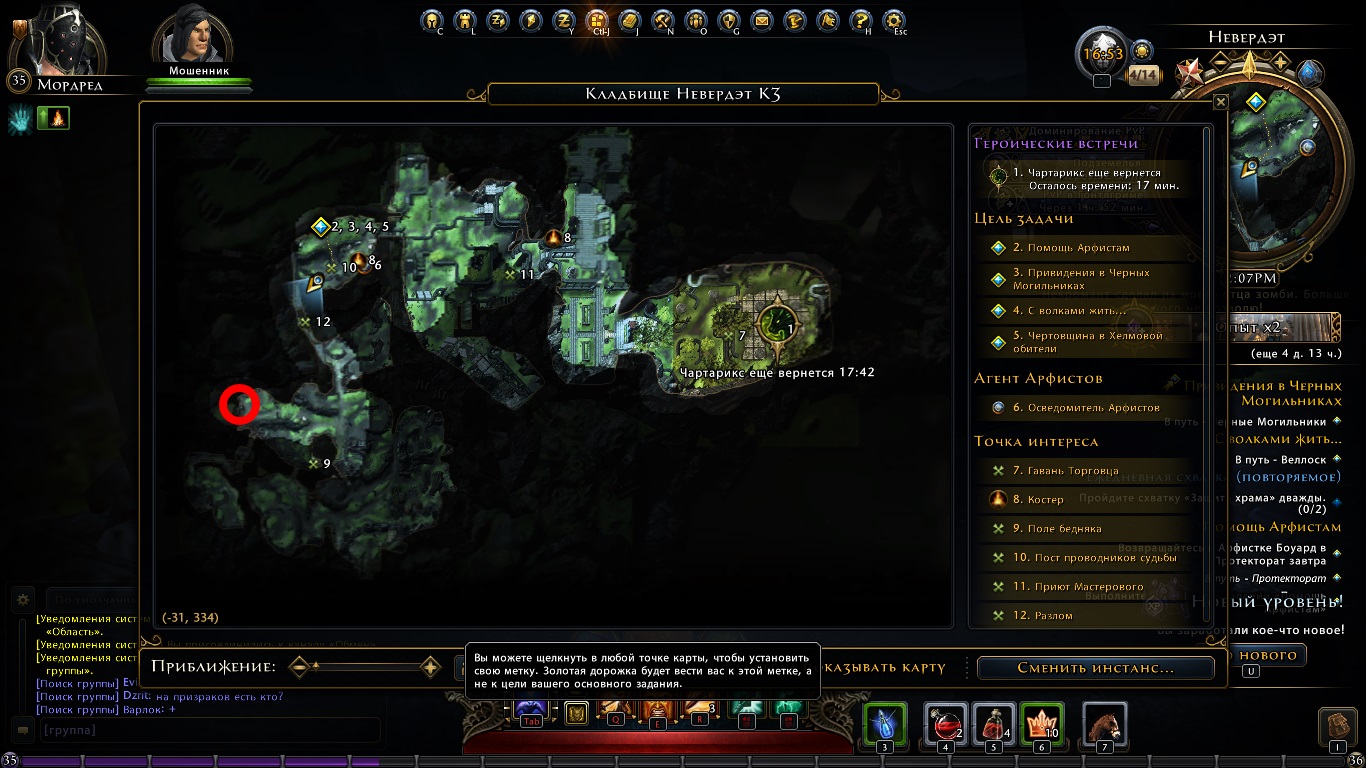Summon the horse mount from slot 7
Viewport: 1366px width, 768px height.
pos(1104,723)
